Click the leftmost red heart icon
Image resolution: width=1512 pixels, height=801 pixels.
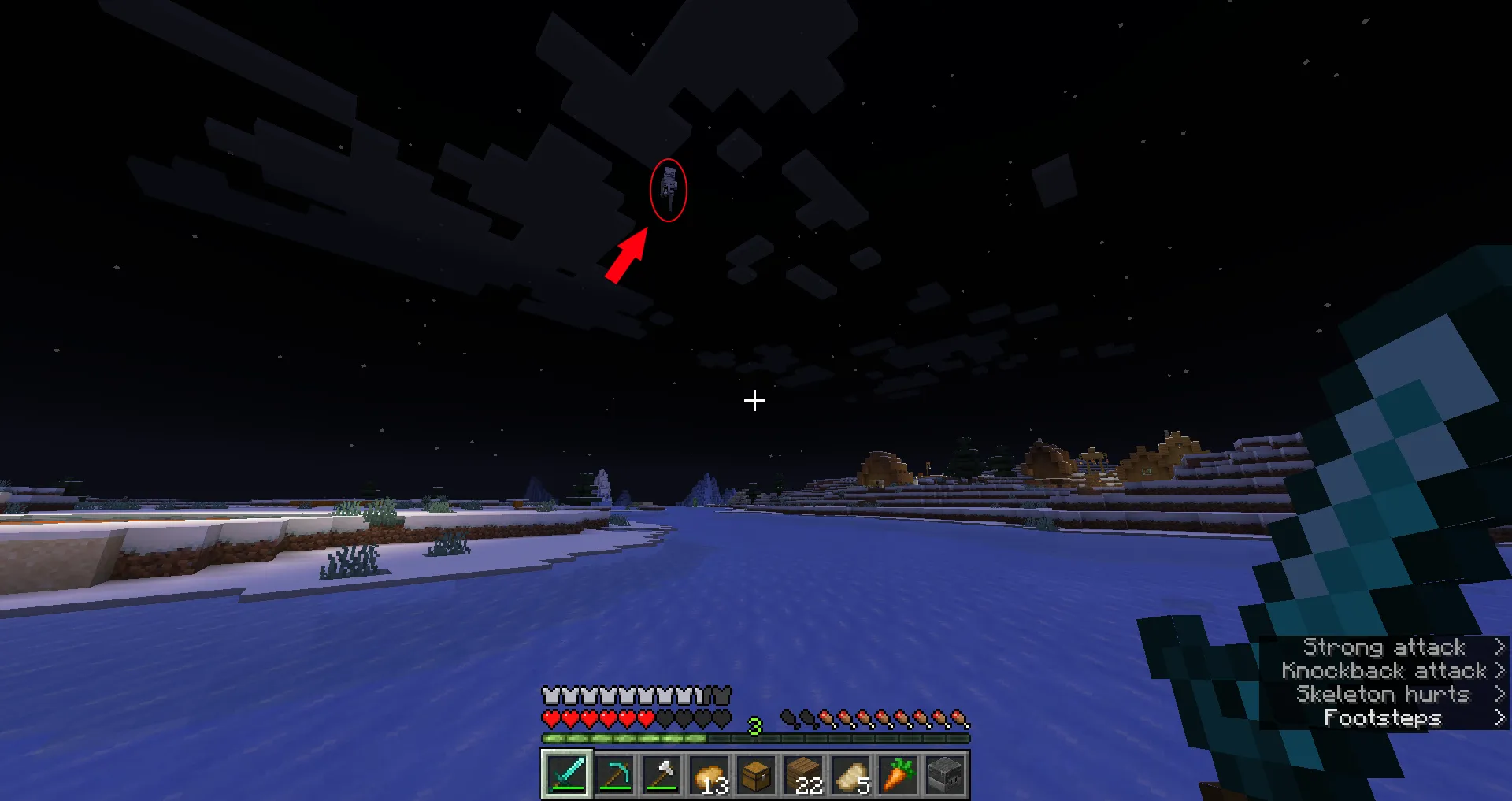click(x=550, y=718)
